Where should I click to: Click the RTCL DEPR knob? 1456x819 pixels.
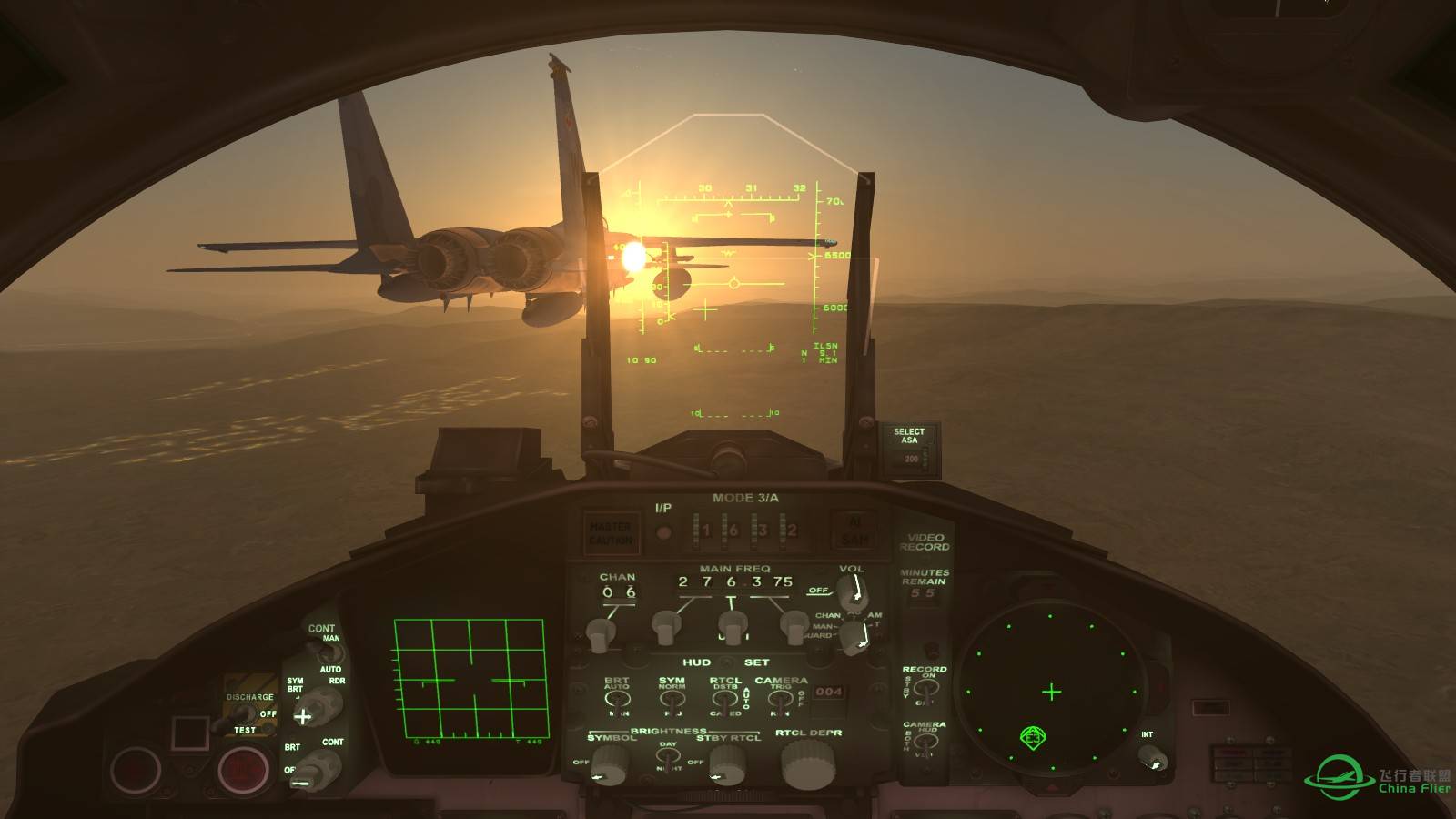(x=807, y=763)
